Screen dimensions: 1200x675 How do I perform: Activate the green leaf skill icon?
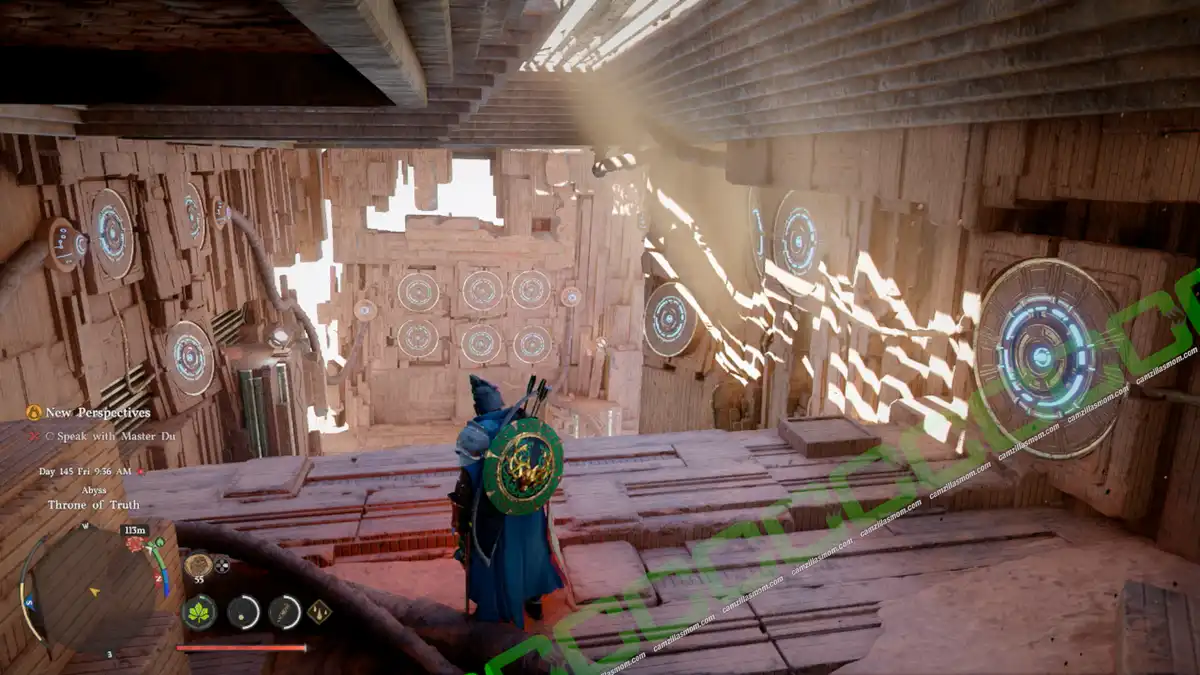[x=200, y=611]
